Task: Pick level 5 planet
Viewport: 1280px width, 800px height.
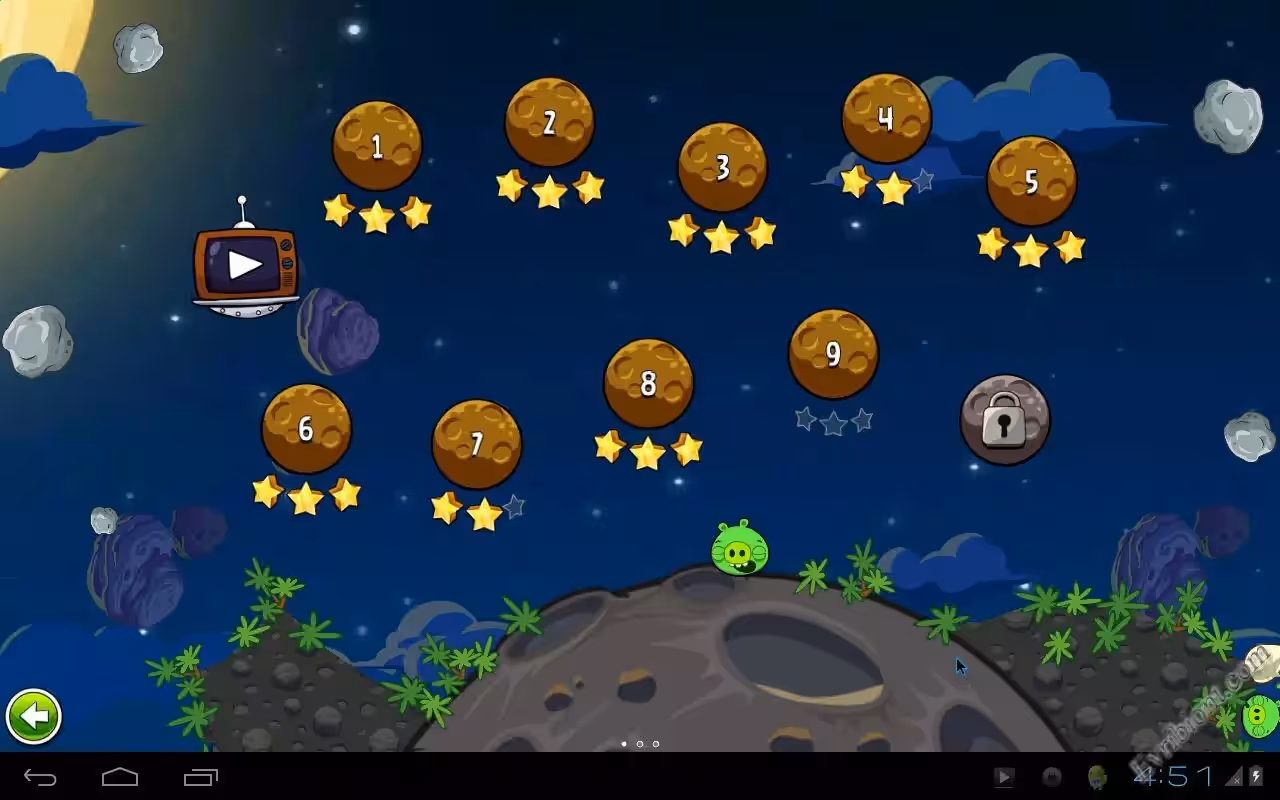Action: pyautogui.click(x=1031, y=181)
